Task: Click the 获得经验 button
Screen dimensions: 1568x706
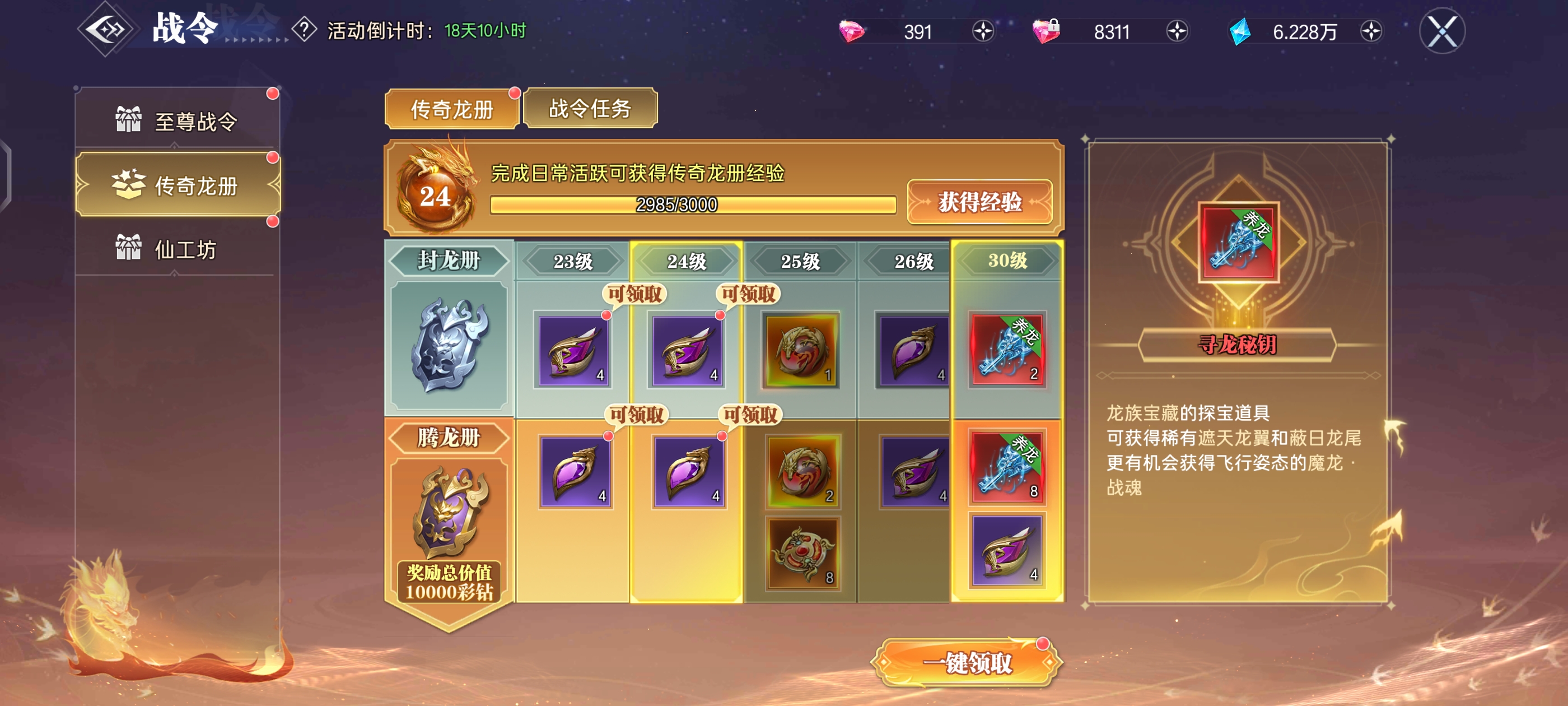Action: pos(980,203)
